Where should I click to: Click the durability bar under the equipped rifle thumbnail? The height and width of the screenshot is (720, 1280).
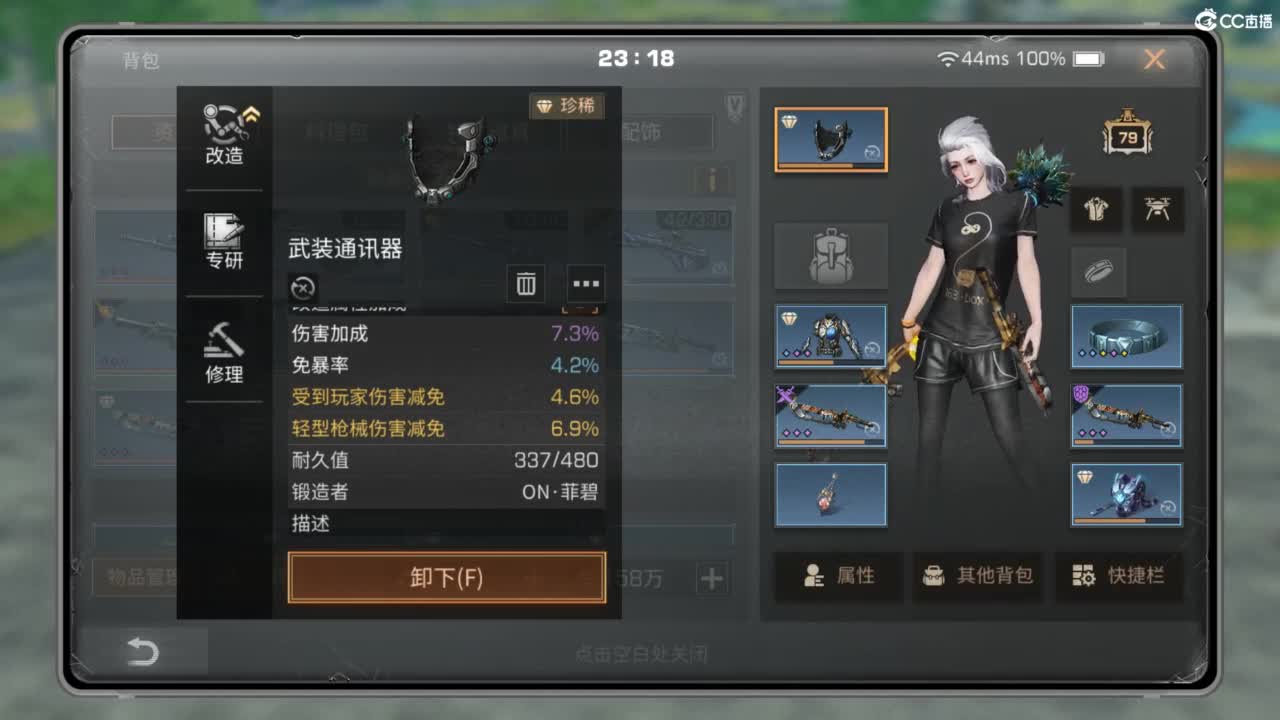coord(830,441)
